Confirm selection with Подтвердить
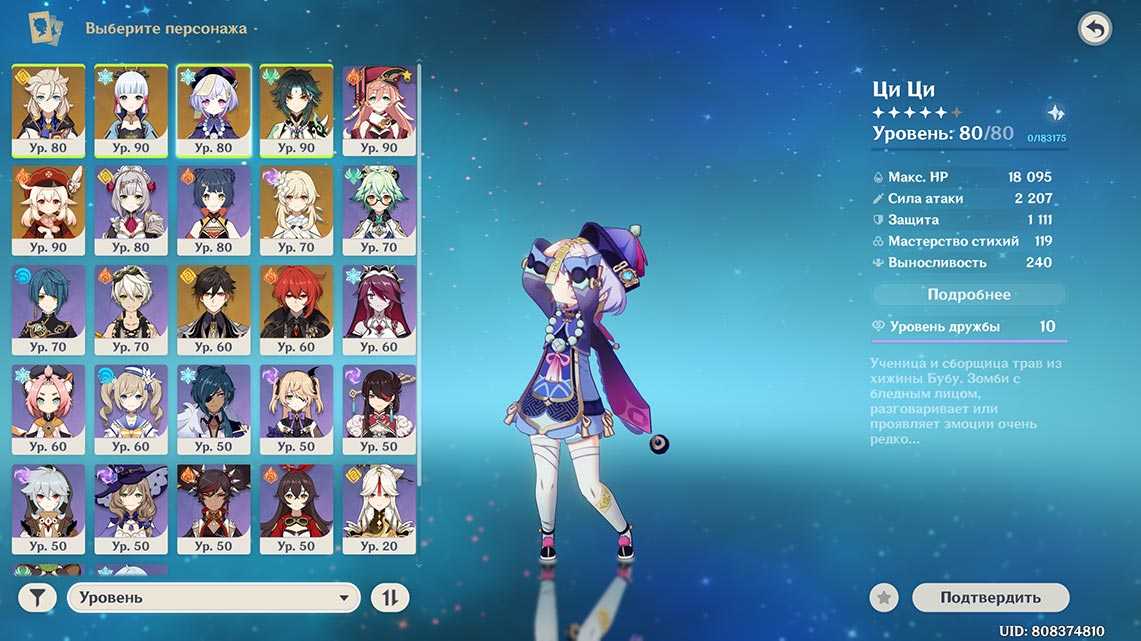 click(x=990, y=598)
